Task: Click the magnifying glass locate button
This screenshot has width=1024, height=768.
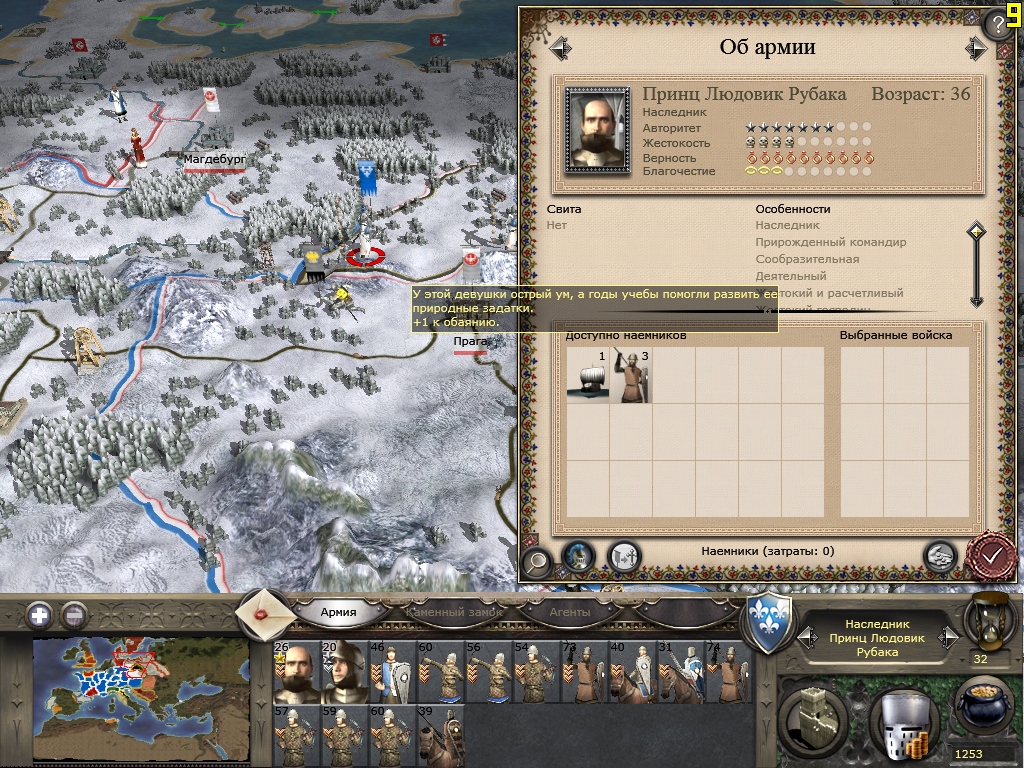Action: click(536, 560)
